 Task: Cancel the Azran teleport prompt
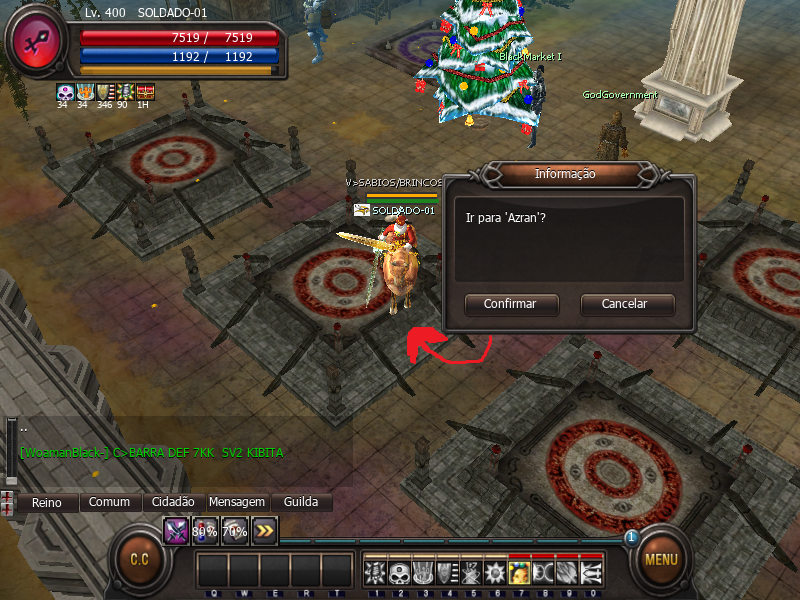click(625, 304)
